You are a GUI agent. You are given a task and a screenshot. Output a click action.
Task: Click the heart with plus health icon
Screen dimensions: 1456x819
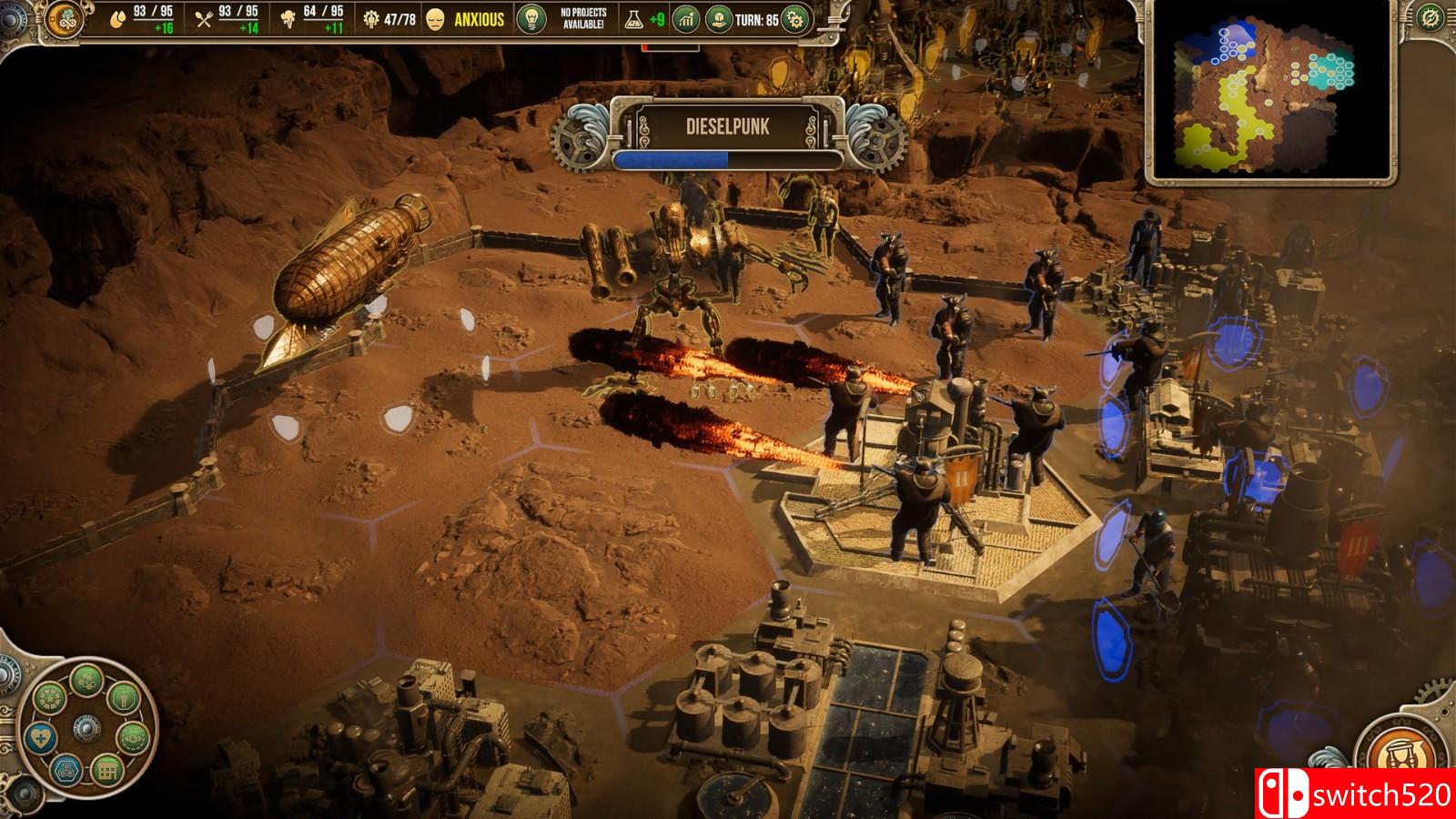[x=40, y=736]
